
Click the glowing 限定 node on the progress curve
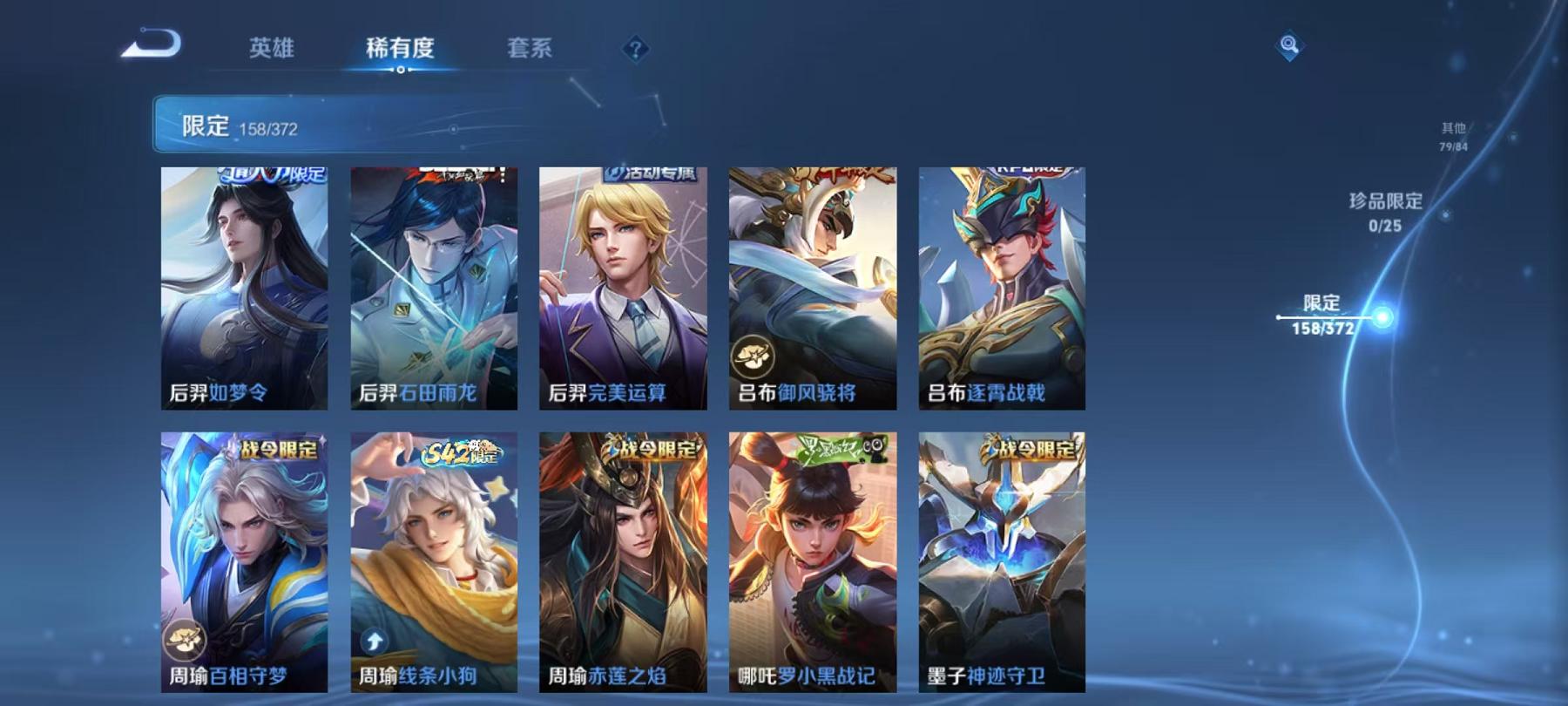click(x=1382, y=320)
